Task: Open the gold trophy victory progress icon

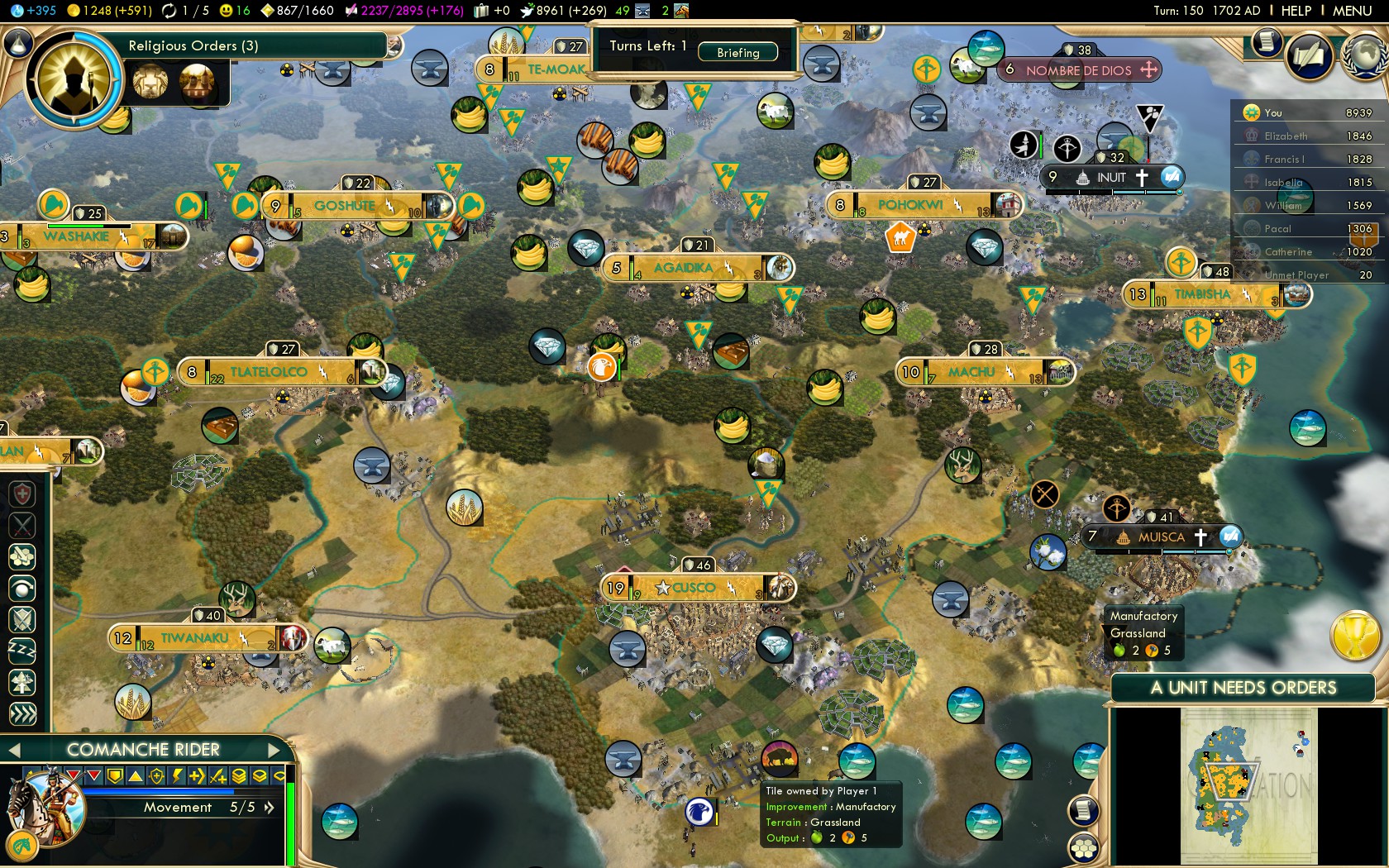Action: [1354, 637]
